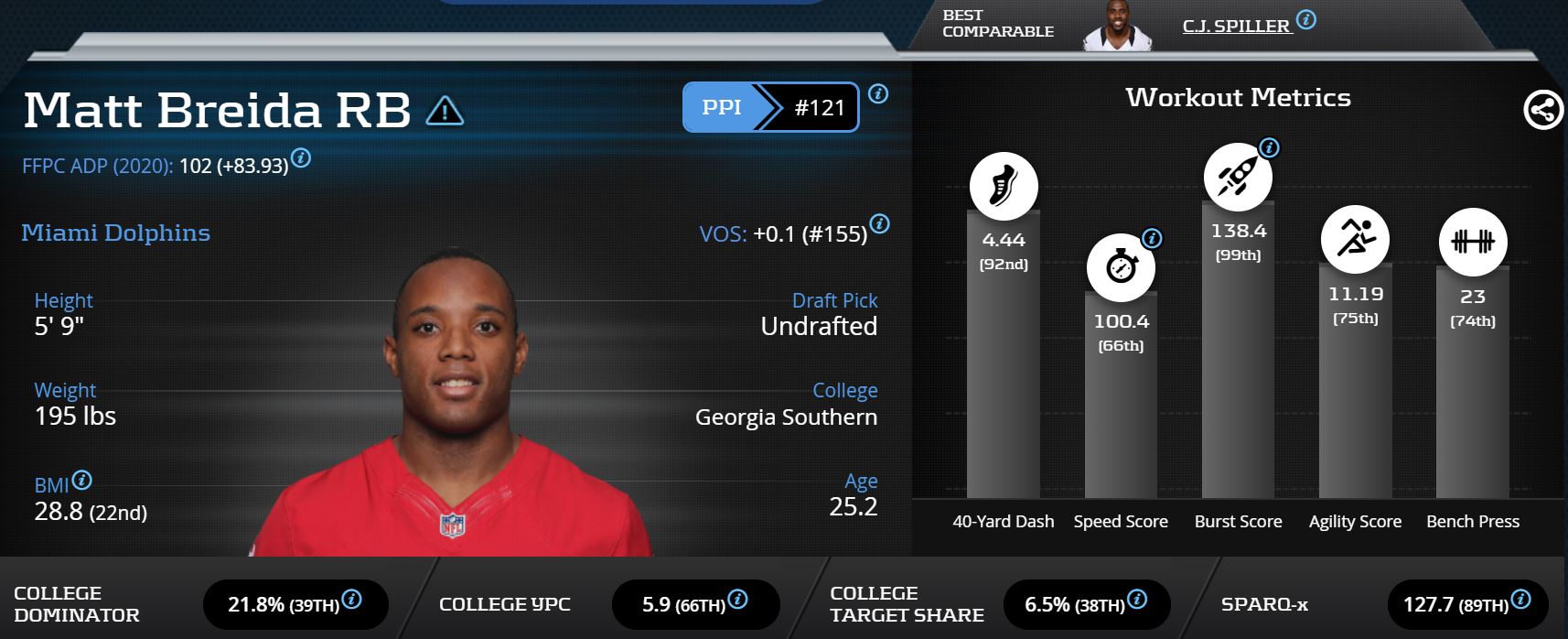Show College YPC info icon details
This screenshot has height=639, width=1568.
[737, 600]
